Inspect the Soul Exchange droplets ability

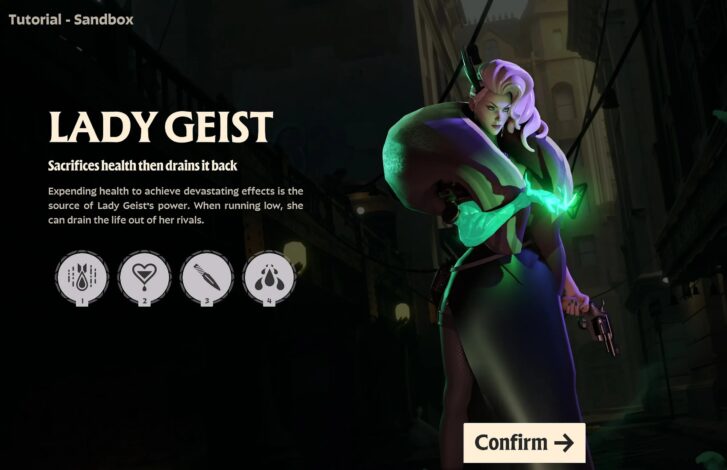click(269, 275)
